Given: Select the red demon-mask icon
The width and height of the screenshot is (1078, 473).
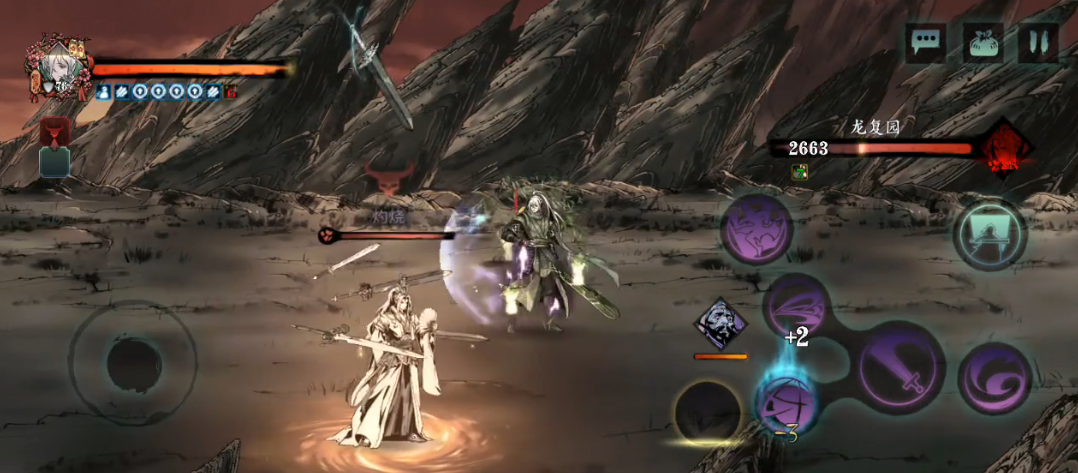Looking at the screenshot, I should [53, 132].
